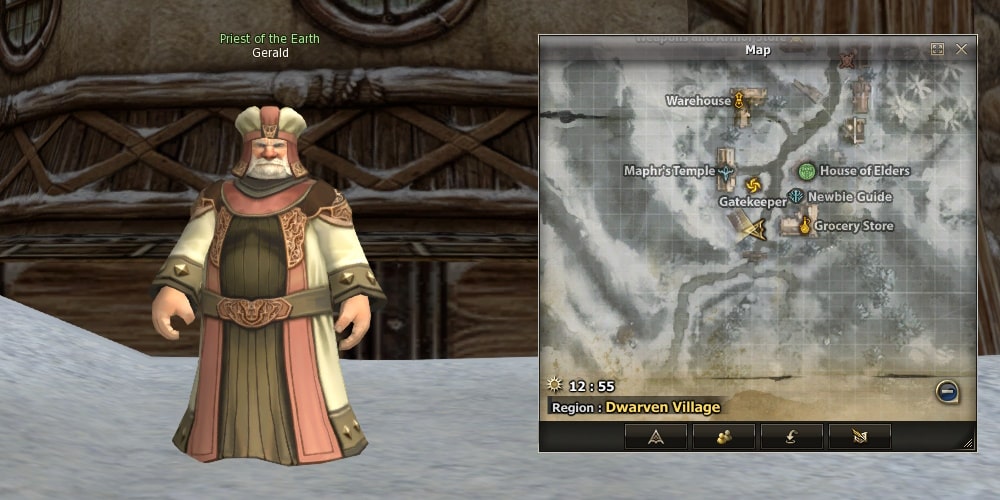The width and height of the screenshot is (1000, 500).
Task: Click the skull-and-crossbones marker on the map
Action: coord(848,60)
